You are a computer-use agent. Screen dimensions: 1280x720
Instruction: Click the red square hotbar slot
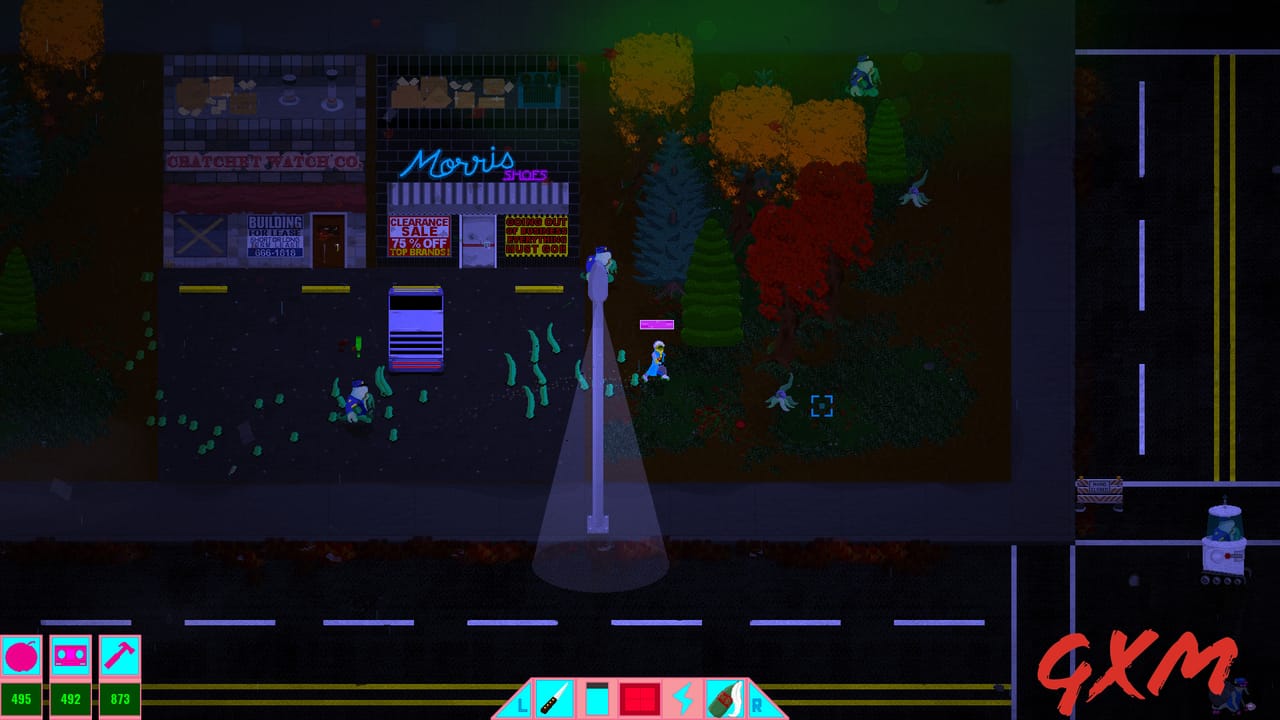640,699
